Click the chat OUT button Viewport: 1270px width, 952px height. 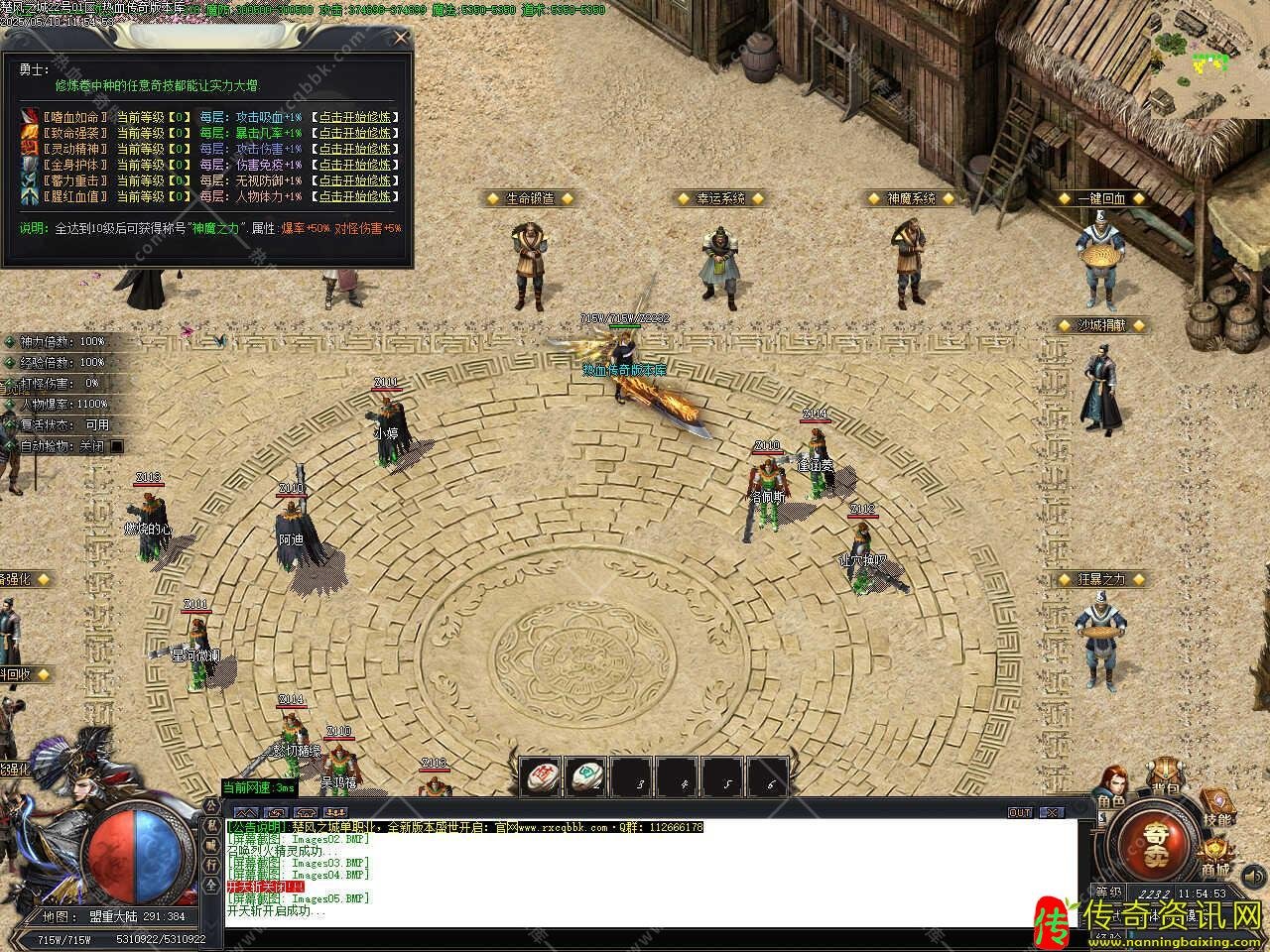(x=1020, y=812)
